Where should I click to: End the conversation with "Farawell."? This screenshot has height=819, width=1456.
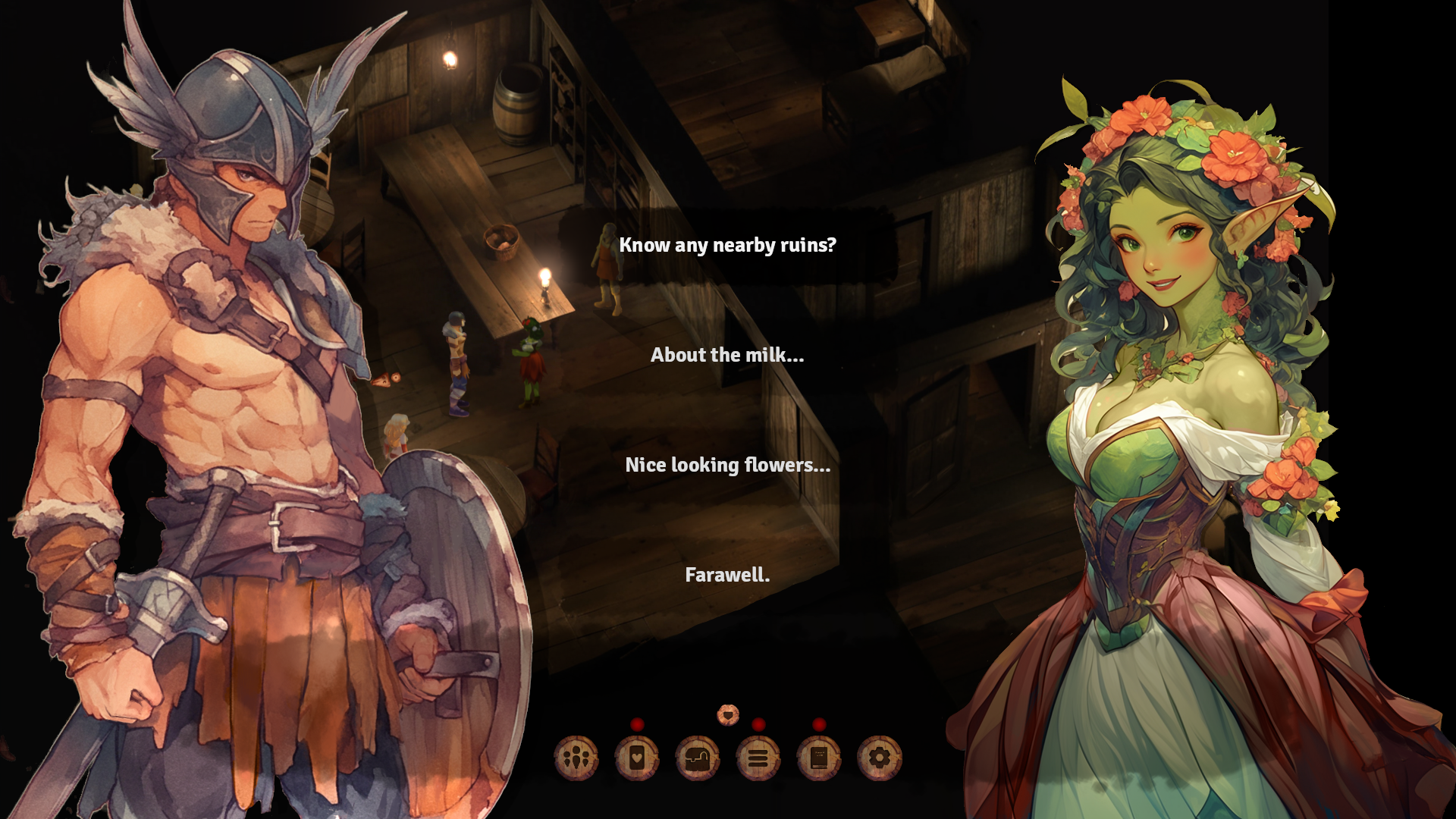[x=727, y=575]
